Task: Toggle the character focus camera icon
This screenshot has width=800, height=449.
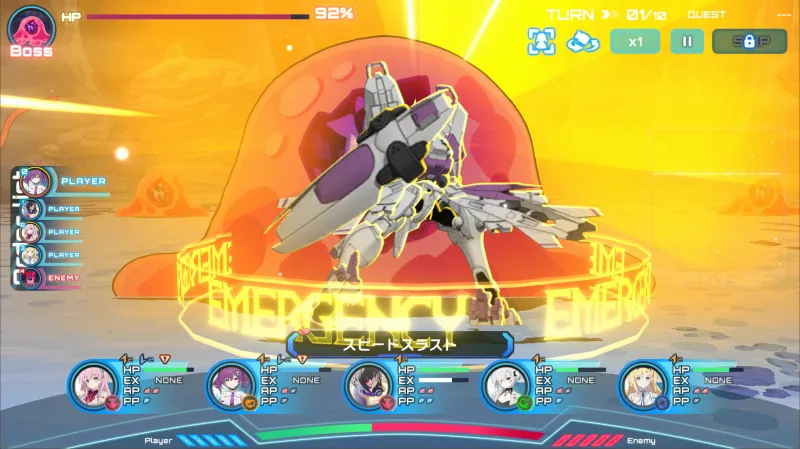Action: coord(541,41)
